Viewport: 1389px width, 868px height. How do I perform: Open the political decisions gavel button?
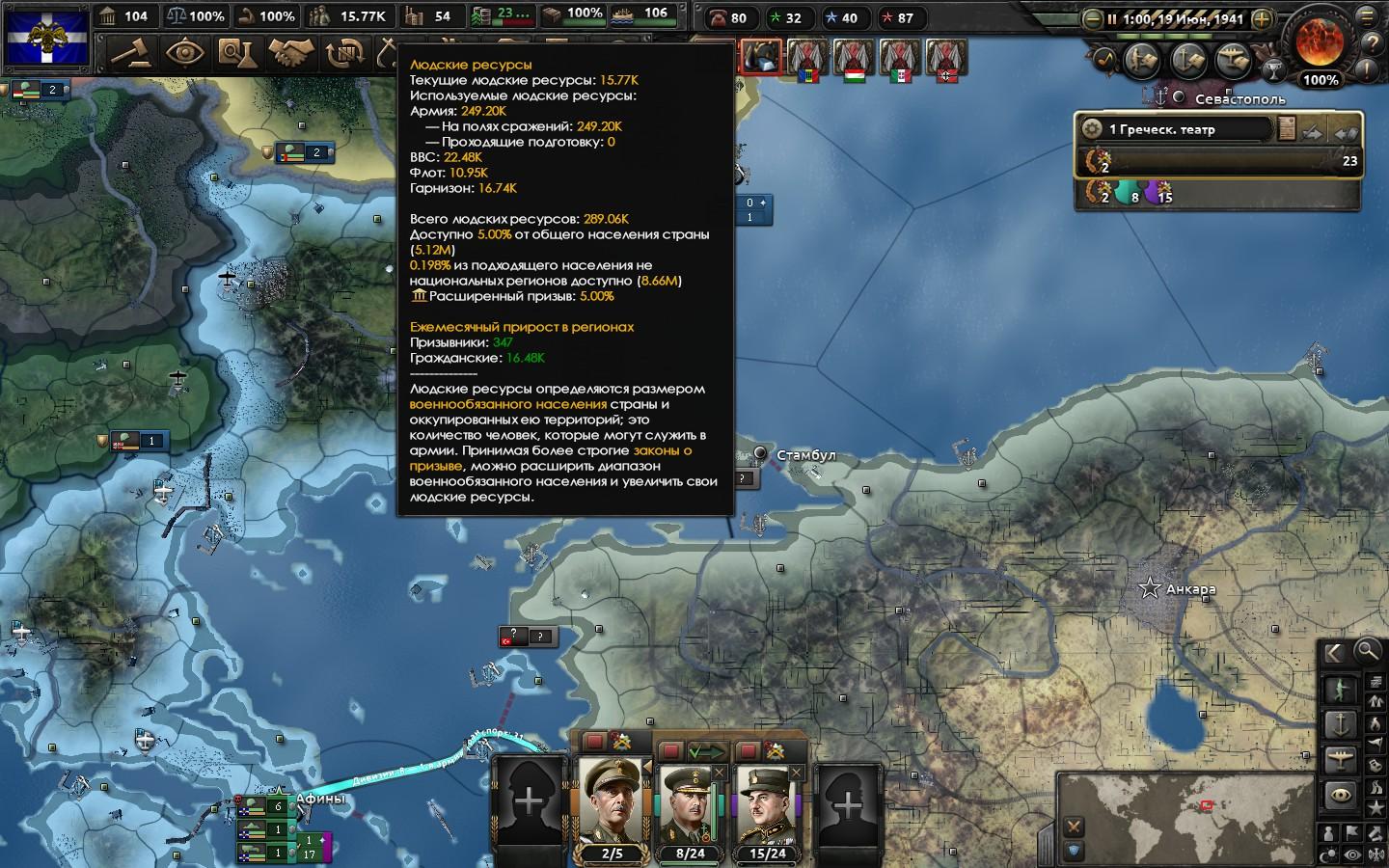tap(130, 52)
